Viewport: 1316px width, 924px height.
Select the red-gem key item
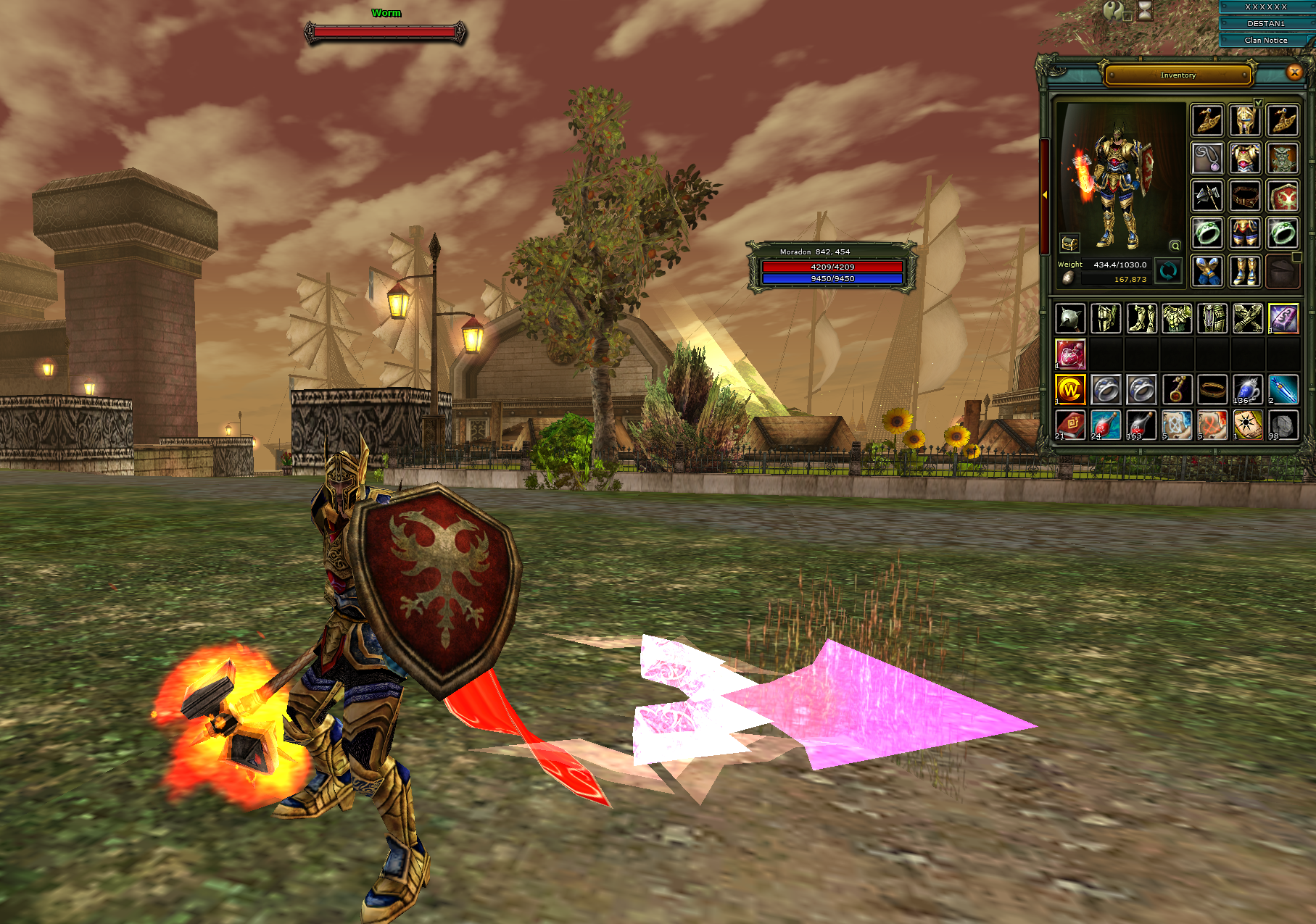tap(1177, 390)
